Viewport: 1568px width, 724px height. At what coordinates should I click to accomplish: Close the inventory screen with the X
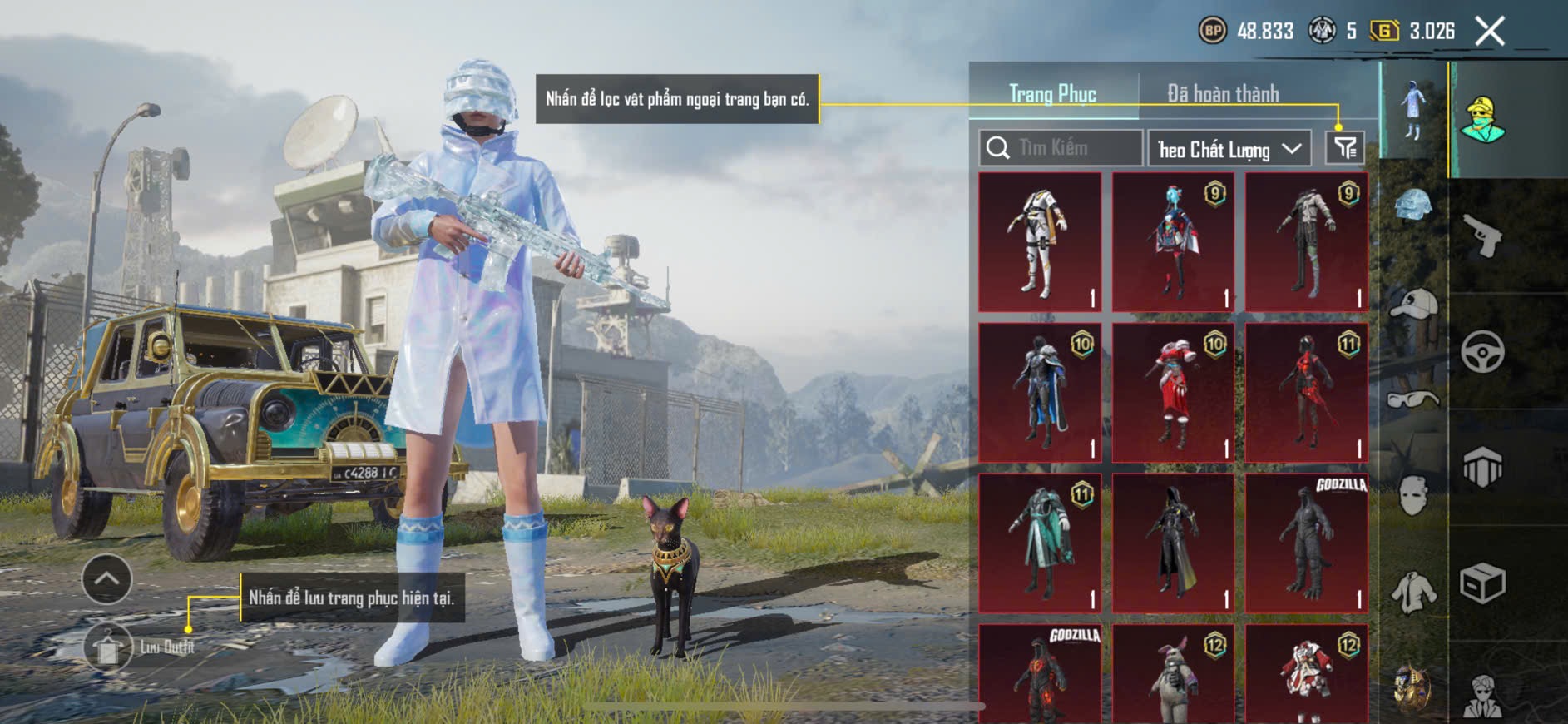pyautogui.click(x=1489, y=32)
